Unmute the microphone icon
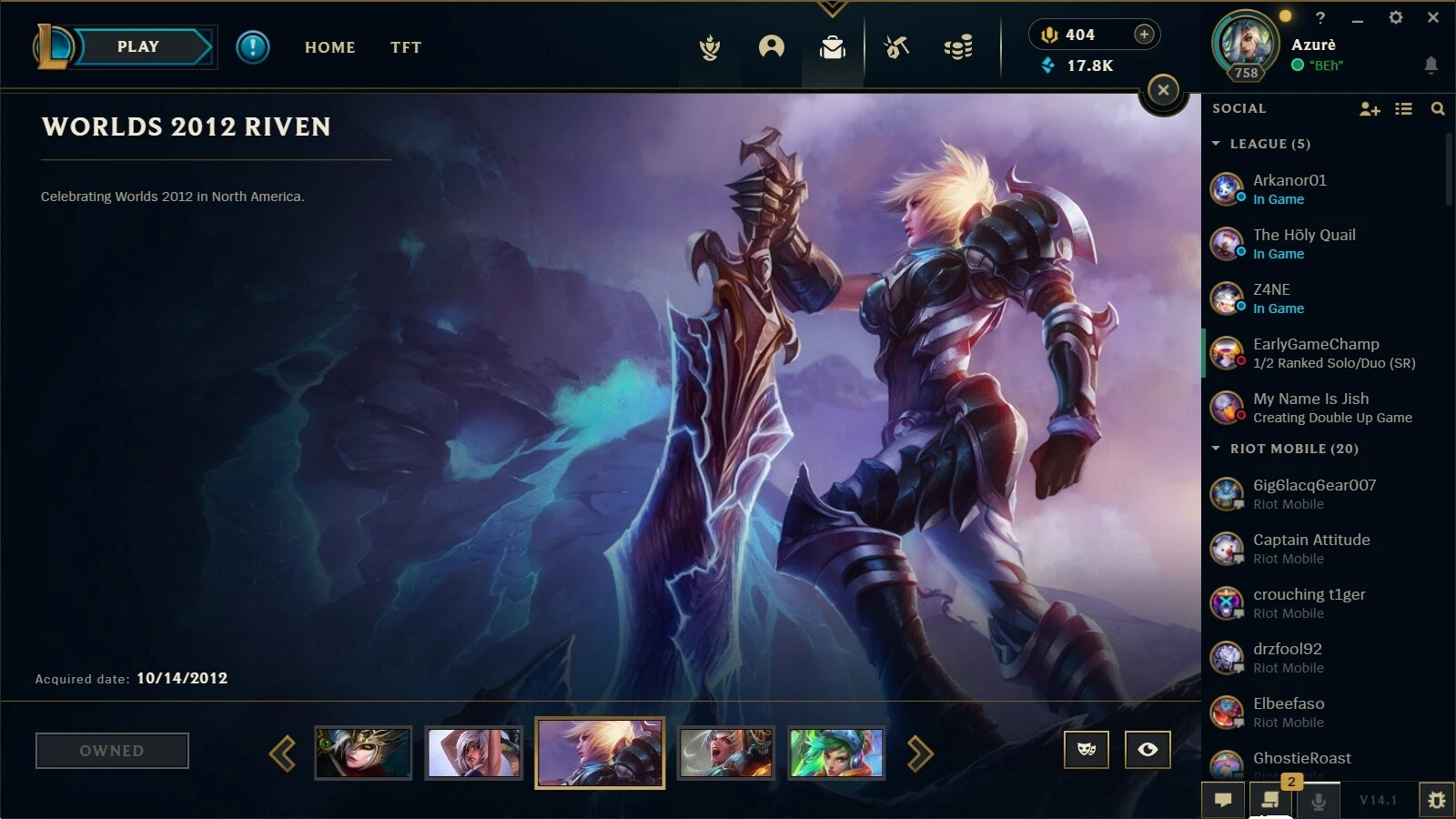 [x=1319, y=801]
